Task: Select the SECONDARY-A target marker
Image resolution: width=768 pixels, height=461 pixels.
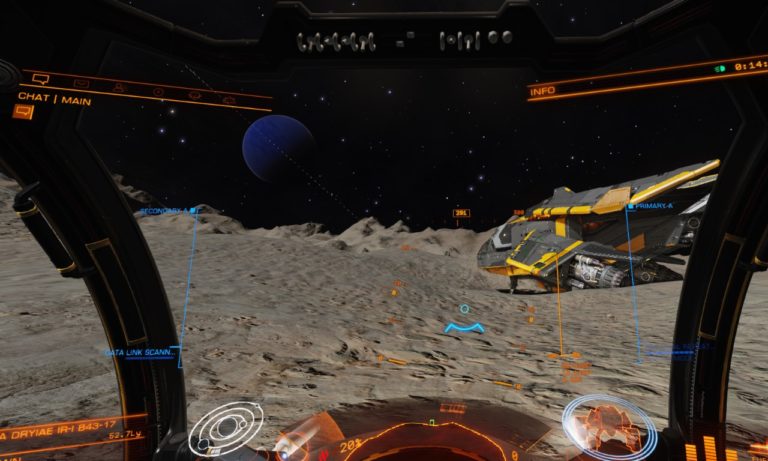Action: coord(166,211)
